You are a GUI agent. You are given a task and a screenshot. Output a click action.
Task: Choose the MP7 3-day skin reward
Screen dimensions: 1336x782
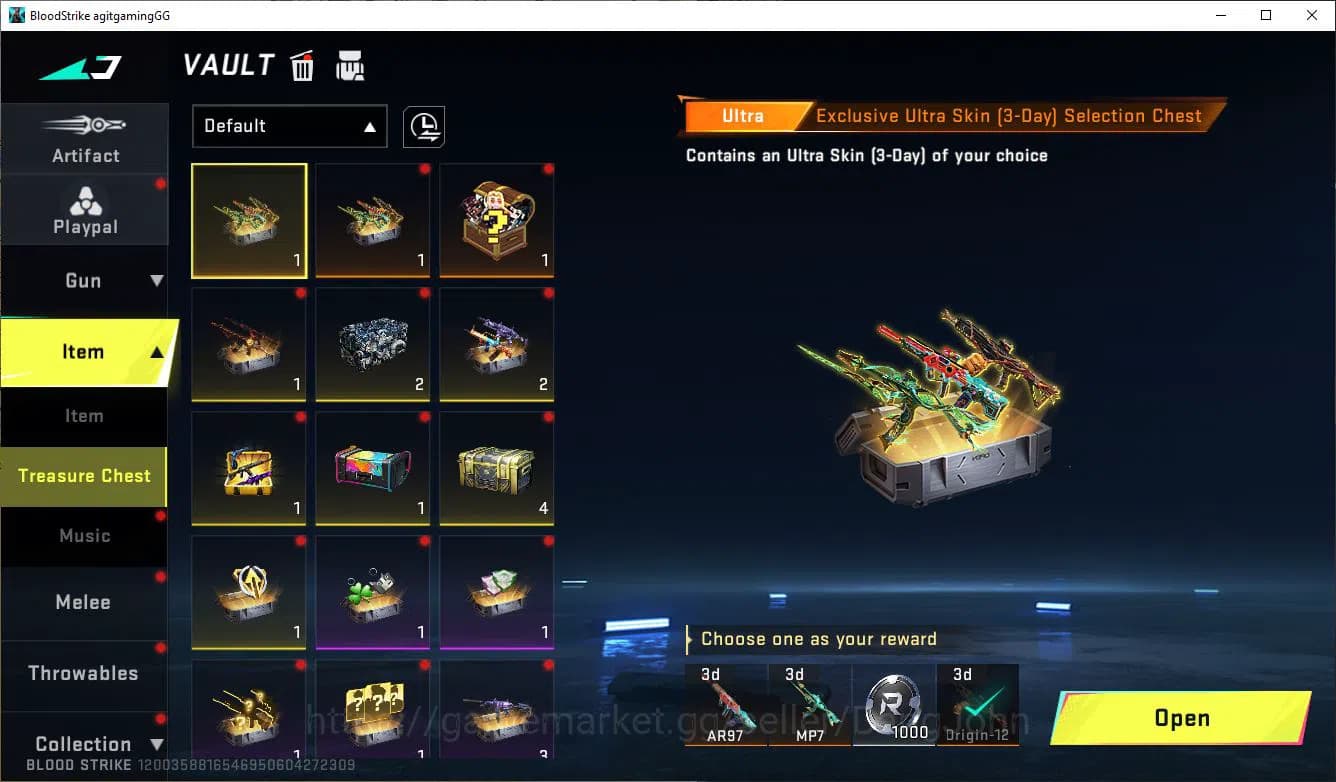pos(810,705)
